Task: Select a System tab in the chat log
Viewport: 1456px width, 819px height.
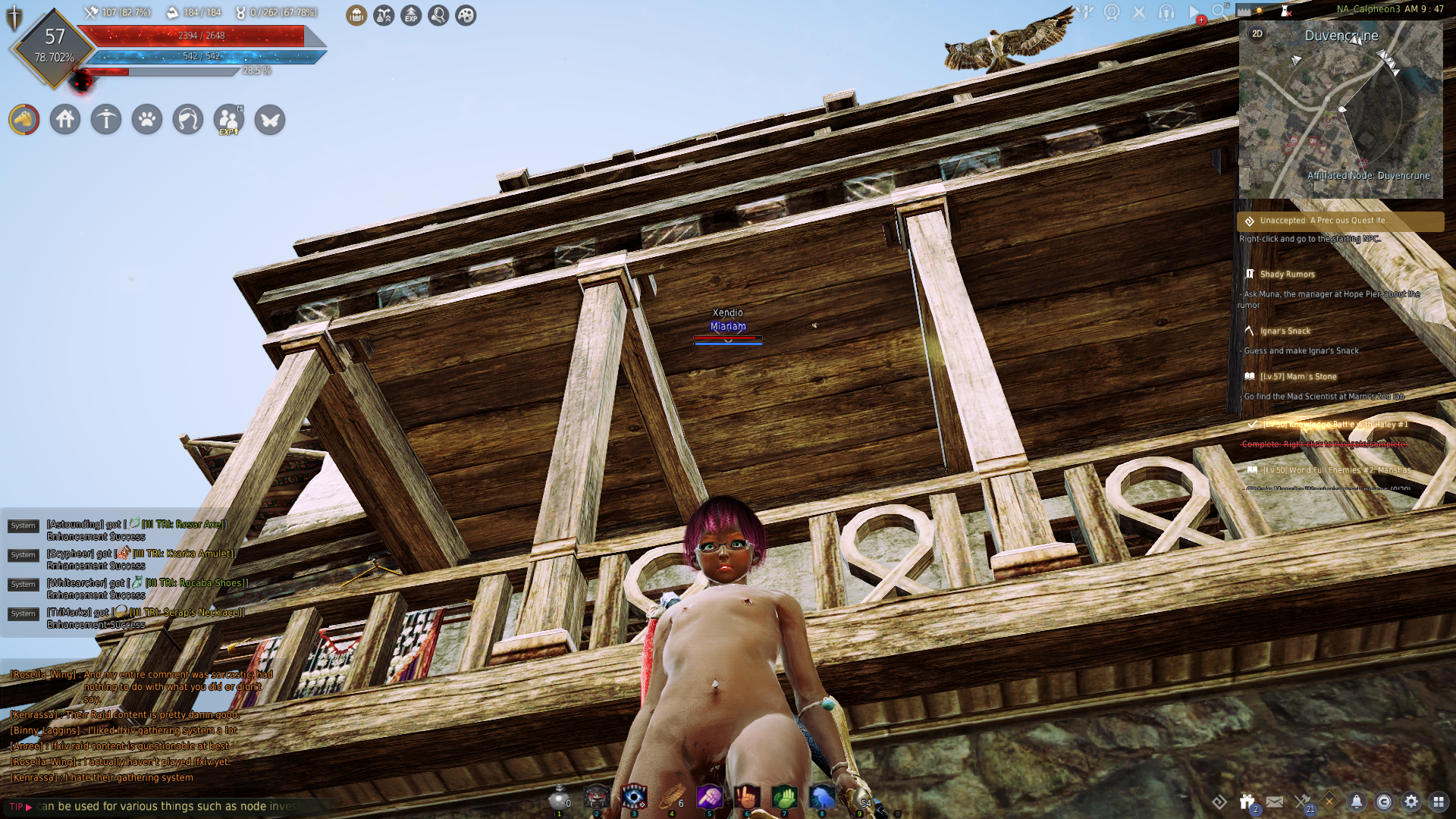Action: [x=23, y=525]
